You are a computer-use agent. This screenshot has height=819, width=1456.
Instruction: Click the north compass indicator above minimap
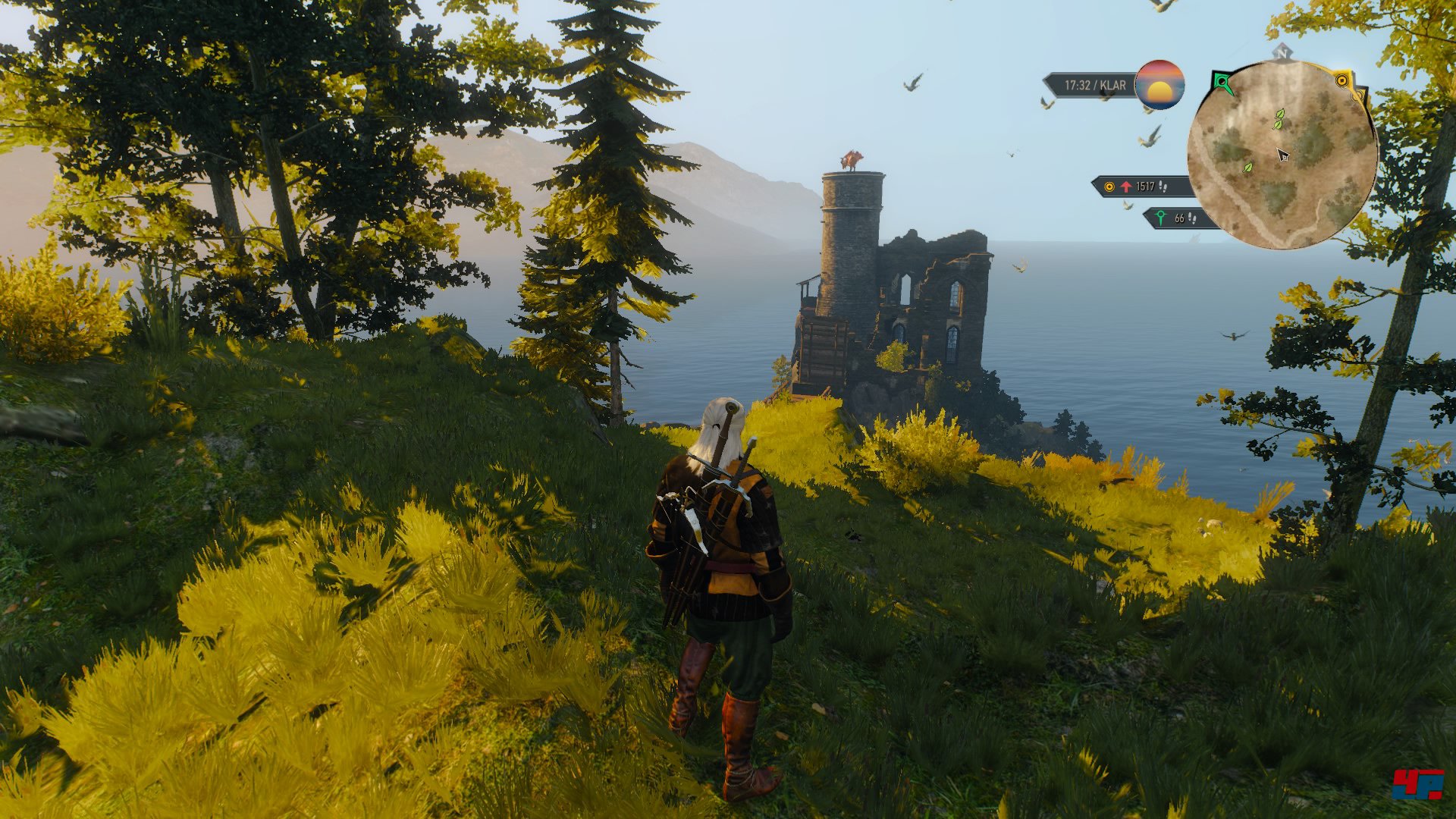(1282, 52)
